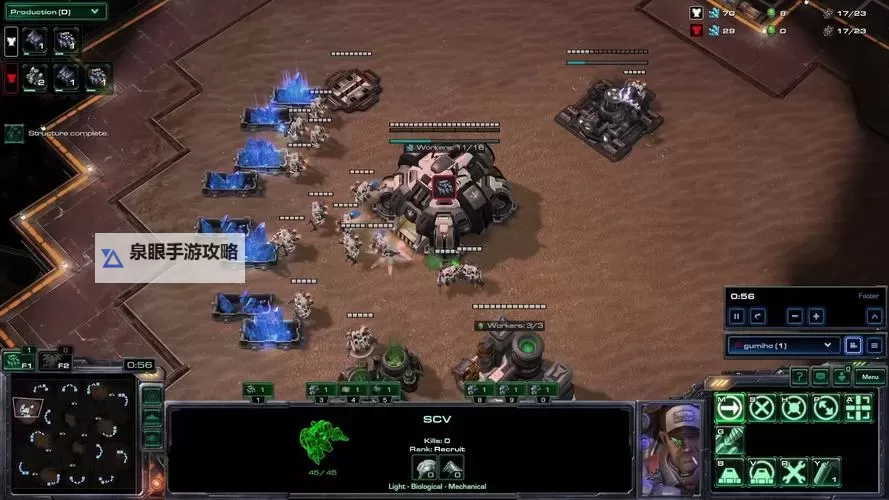The width and height of the screenshot is (889, 500).
Task: Click the Structure complete alert icon
Action: (14, 133)
